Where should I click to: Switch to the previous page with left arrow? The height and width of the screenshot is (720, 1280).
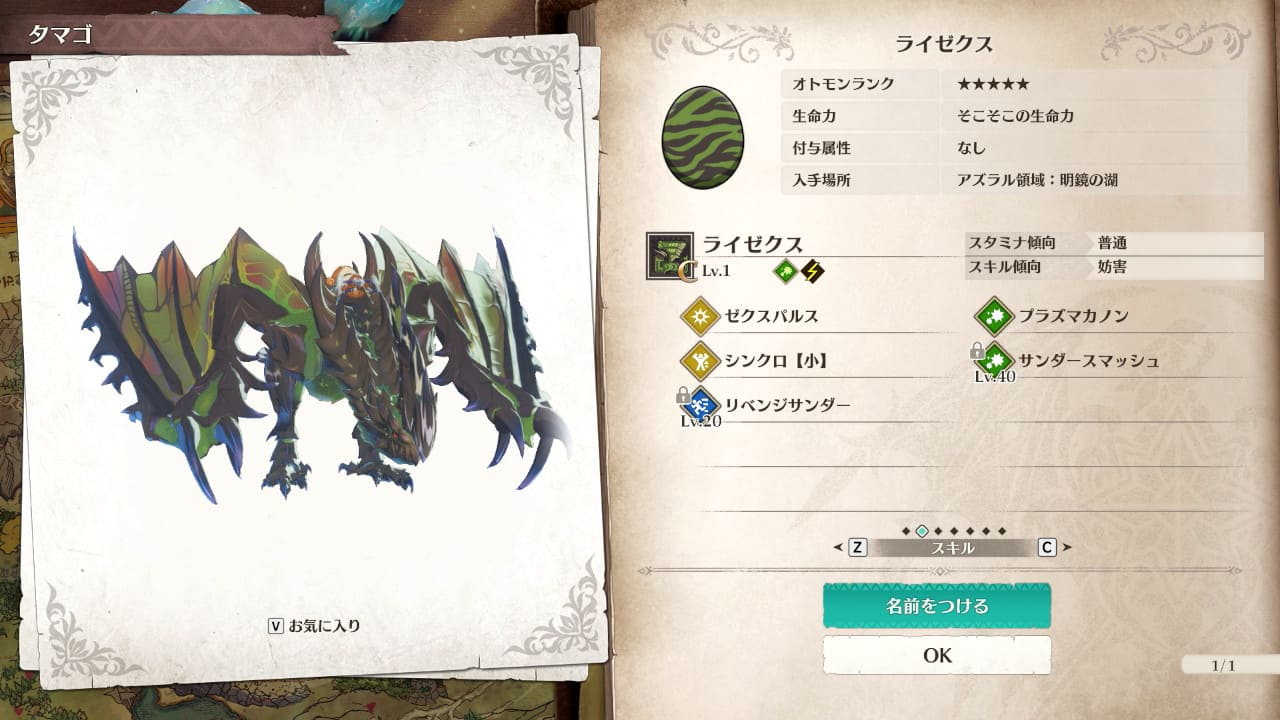point(840,548)
